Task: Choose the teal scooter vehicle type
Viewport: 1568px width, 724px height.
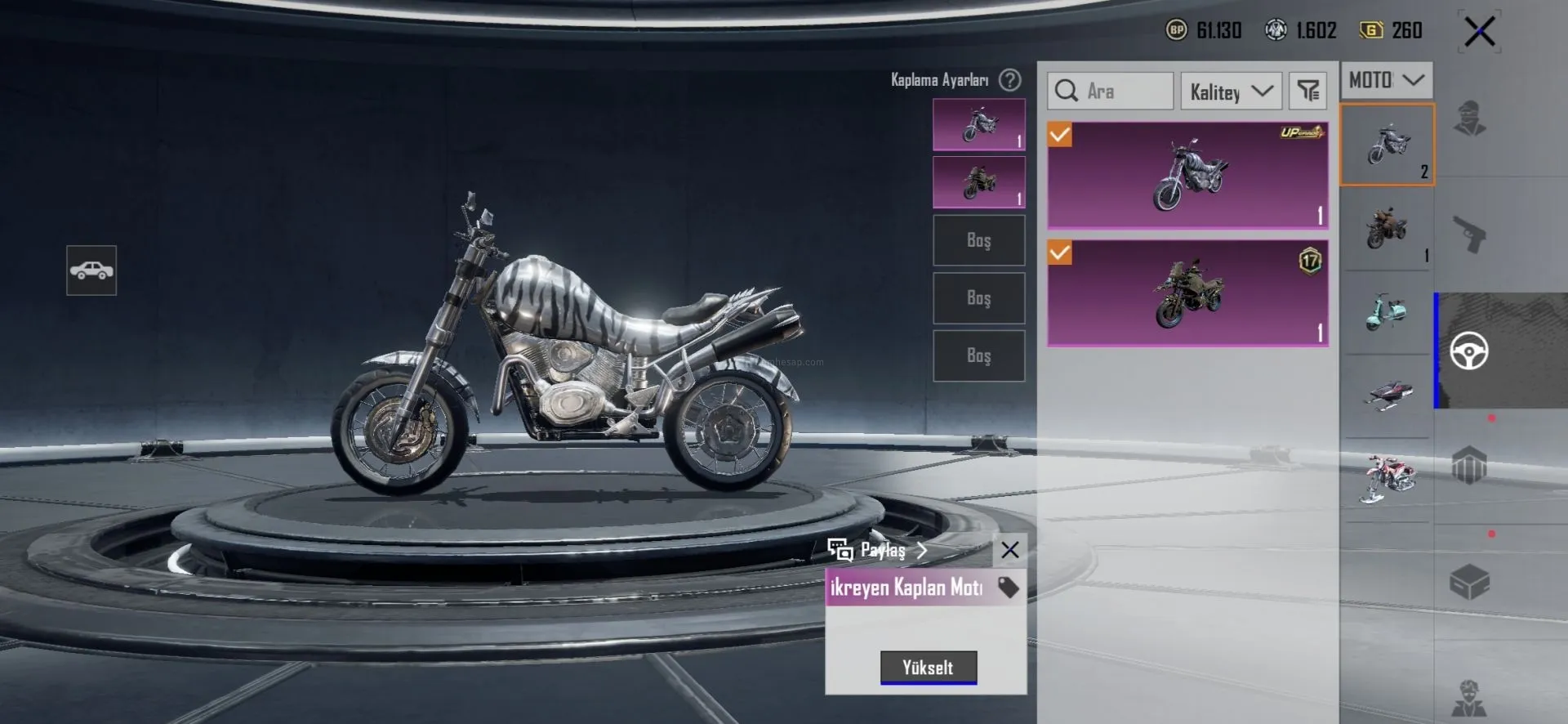Action: point(1386,312)
